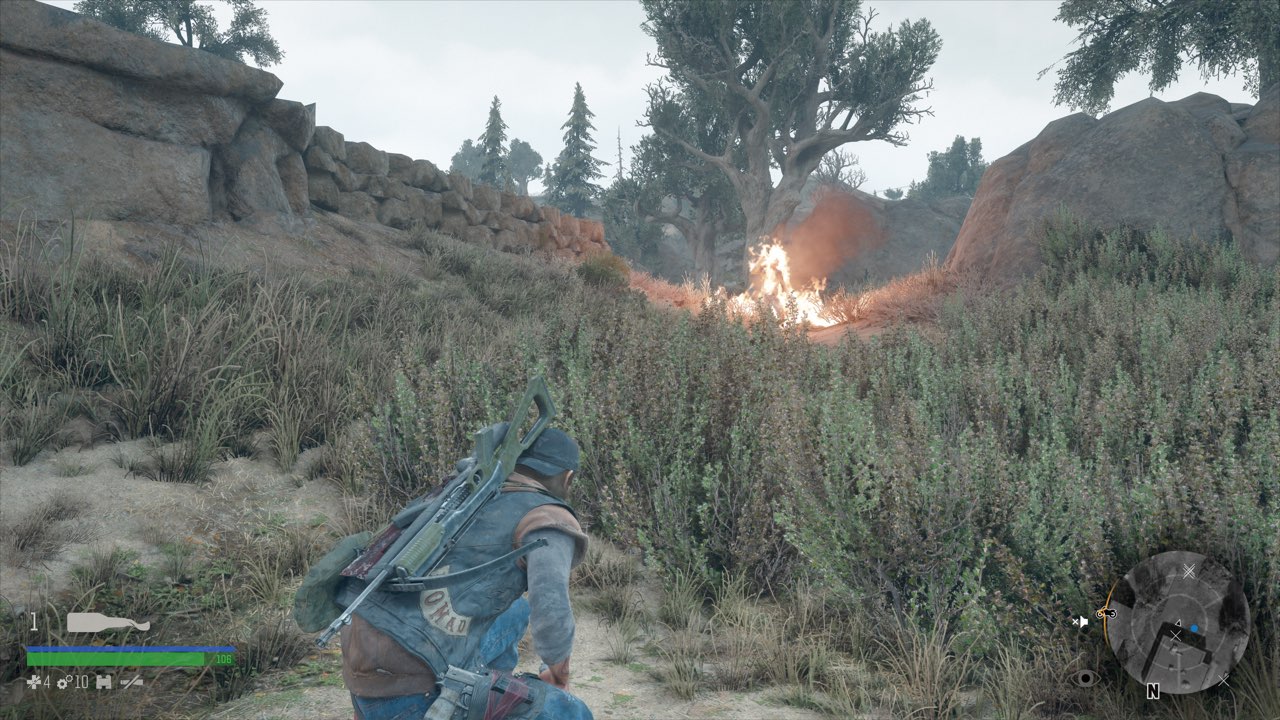The image size is (1280, 720).
Task: Click the motorcycle marker beside the minimap
Action: (x=1105, y=612)
